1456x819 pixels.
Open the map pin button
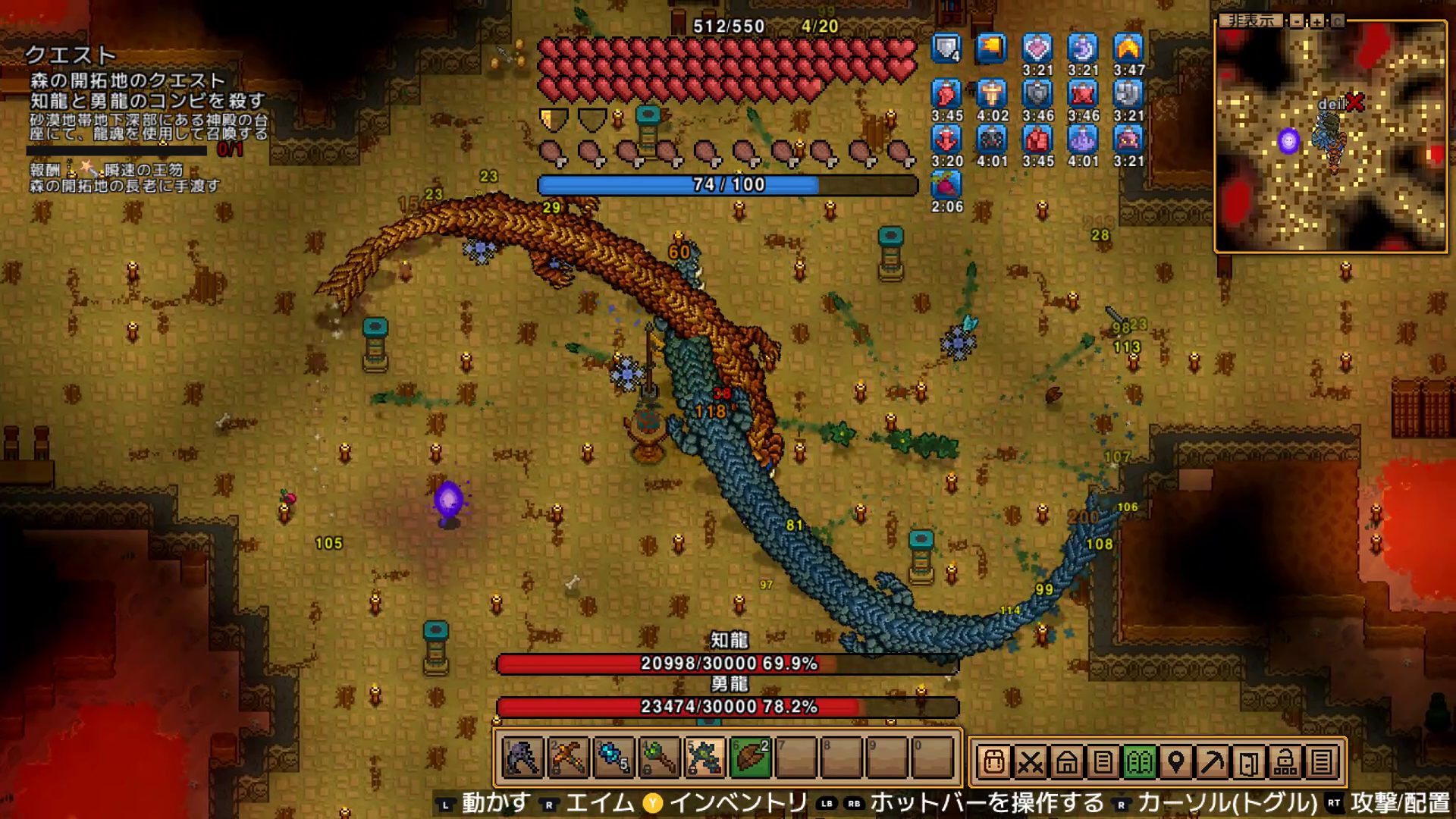tap(1175, 761)
